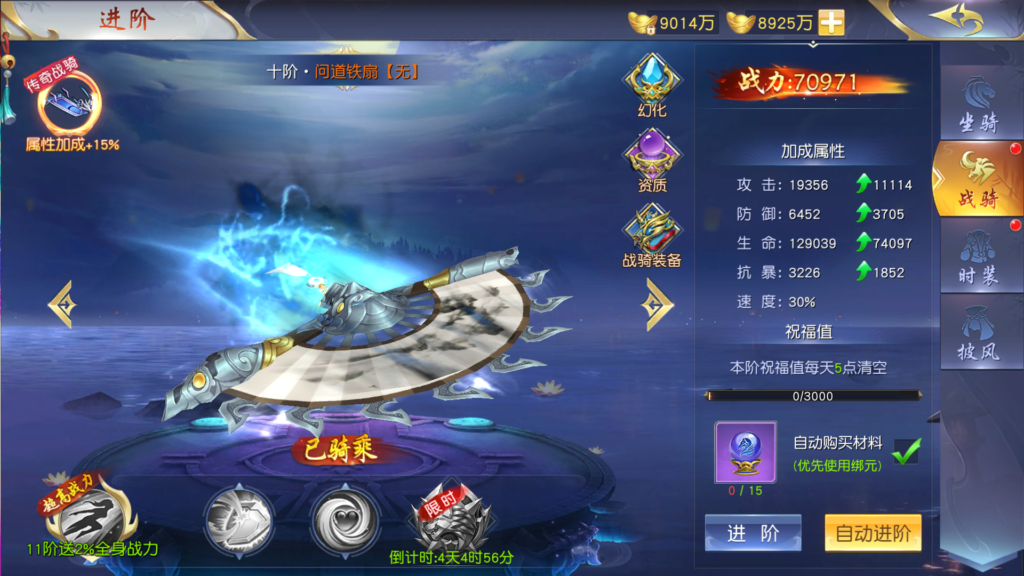Show the next mount with right arrow

[x=658, y=304]
